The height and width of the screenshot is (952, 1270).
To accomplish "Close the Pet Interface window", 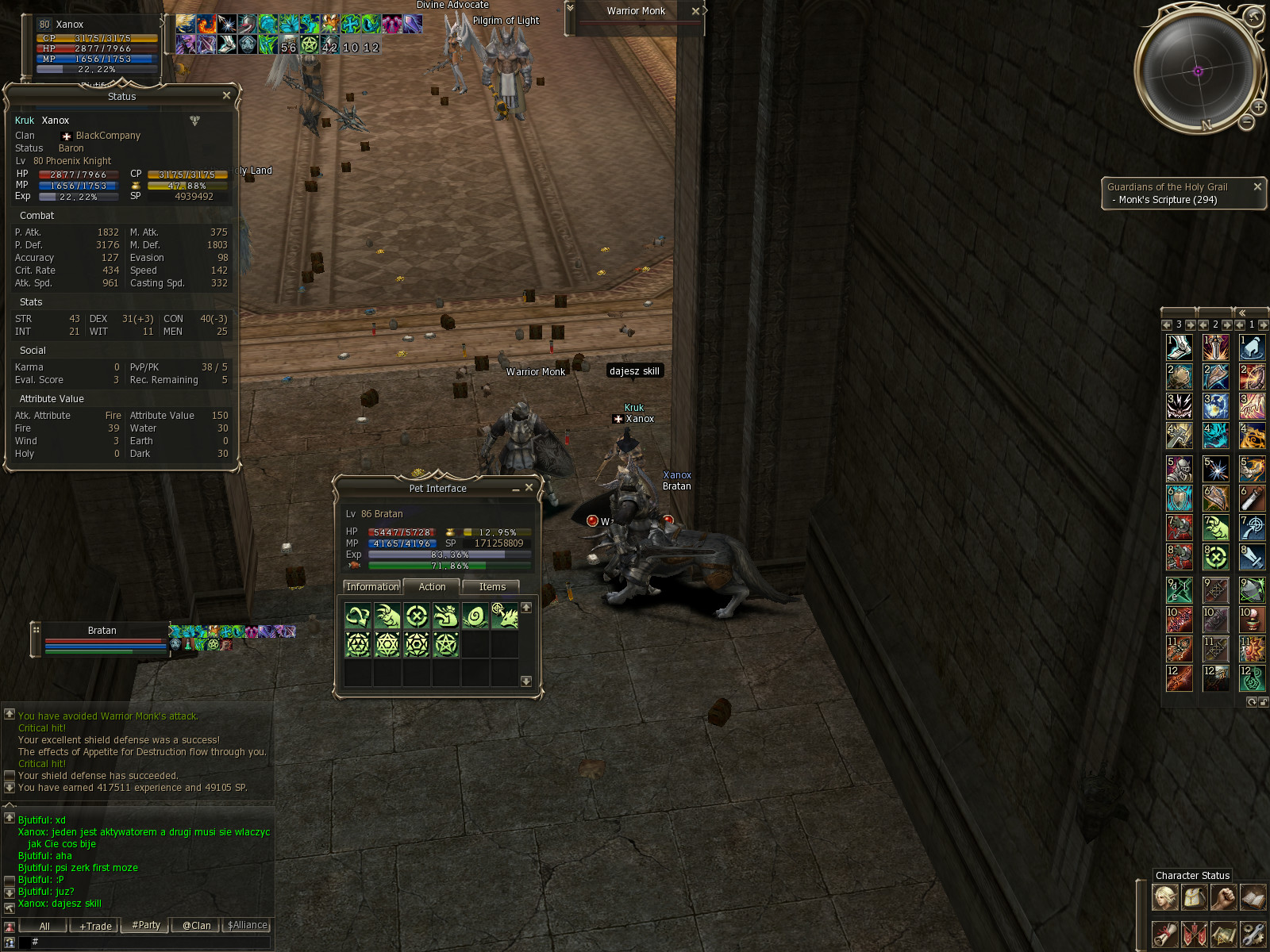I will [x=529, y=488].
